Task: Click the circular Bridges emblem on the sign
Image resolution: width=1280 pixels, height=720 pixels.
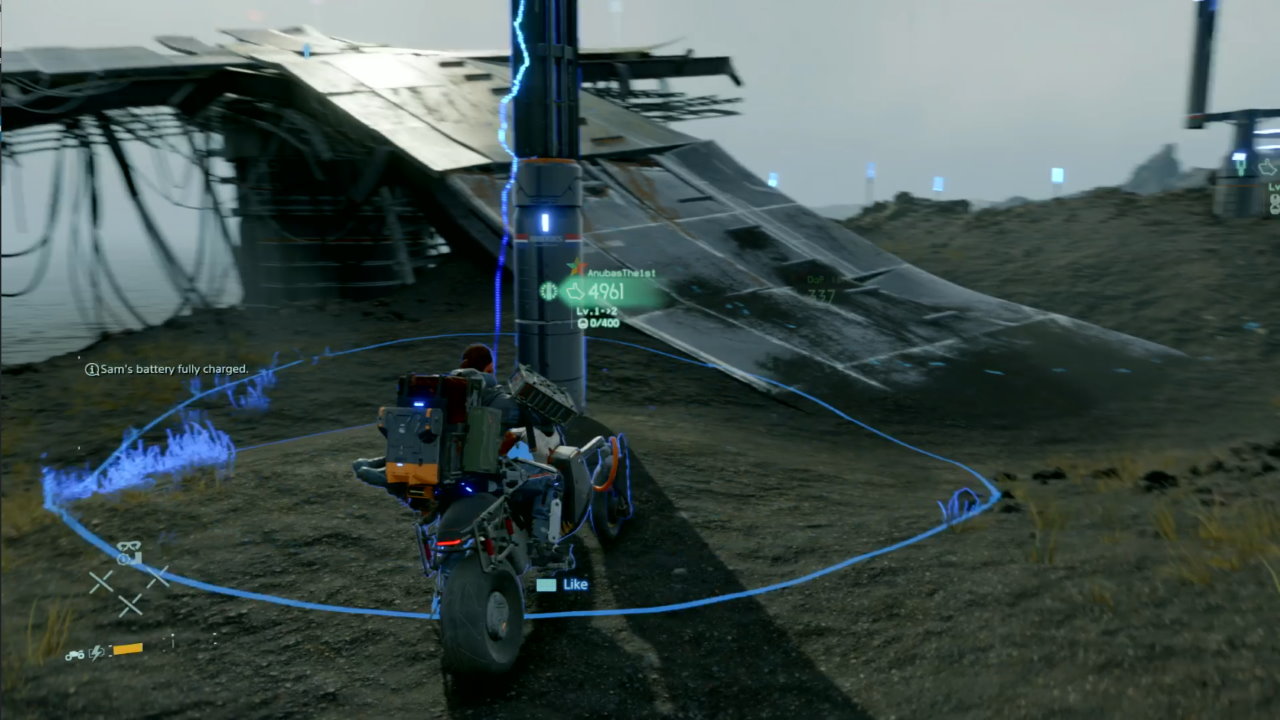Action: pyautogui.click(x=548, y=290)
